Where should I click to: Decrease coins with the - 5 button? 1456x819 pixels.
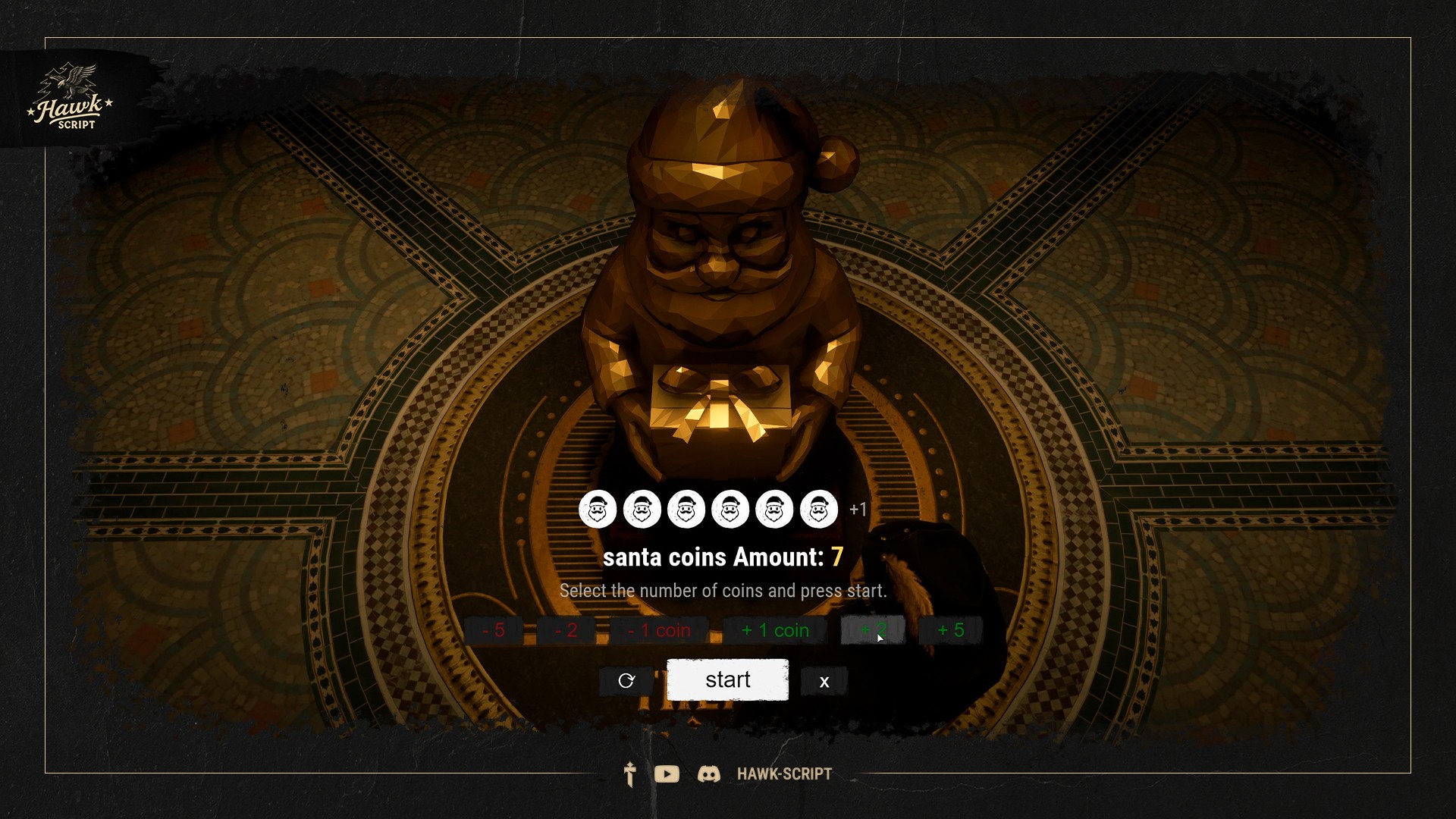pos(494,629)
